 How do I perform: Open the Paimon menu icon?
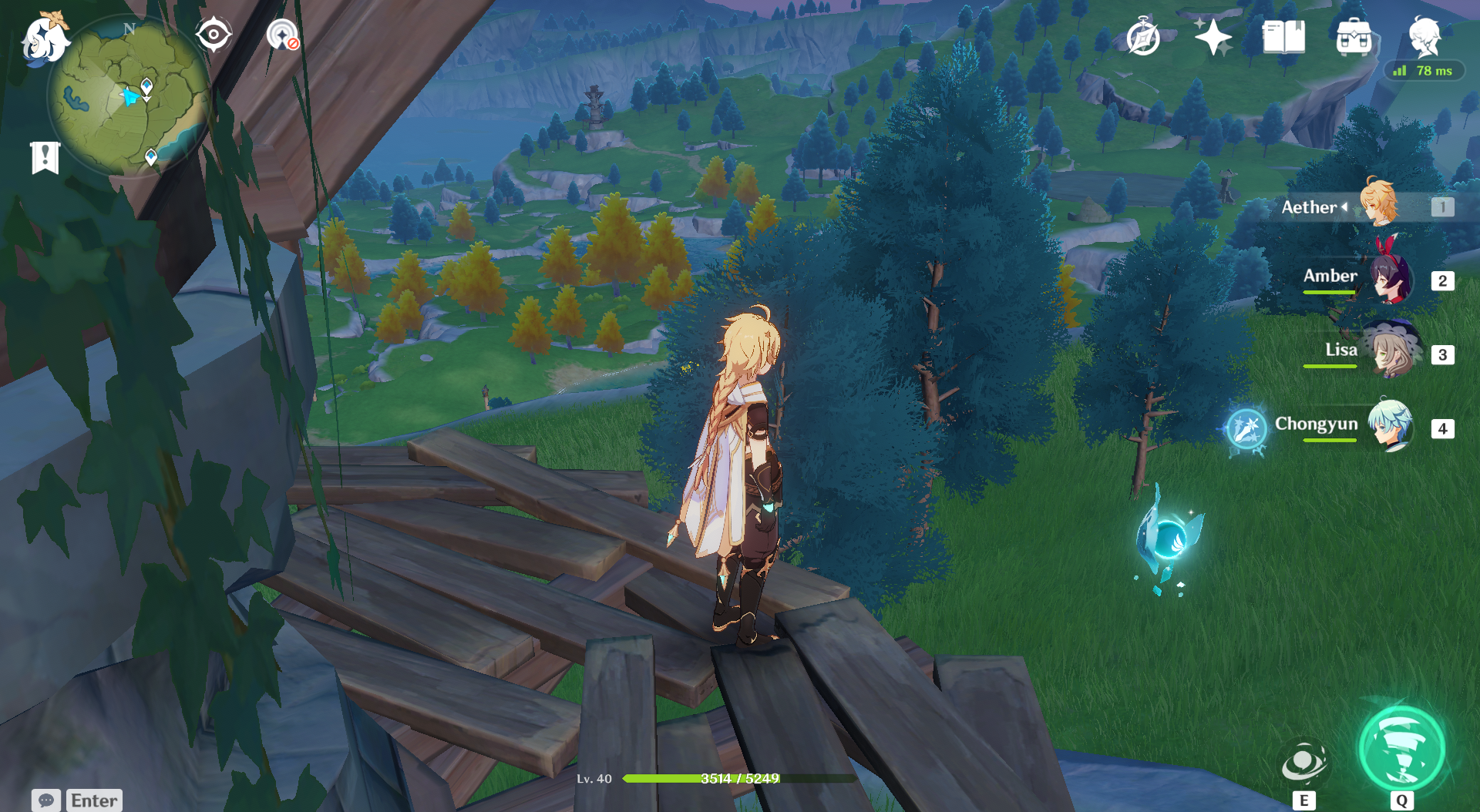[x=45, y=39]
